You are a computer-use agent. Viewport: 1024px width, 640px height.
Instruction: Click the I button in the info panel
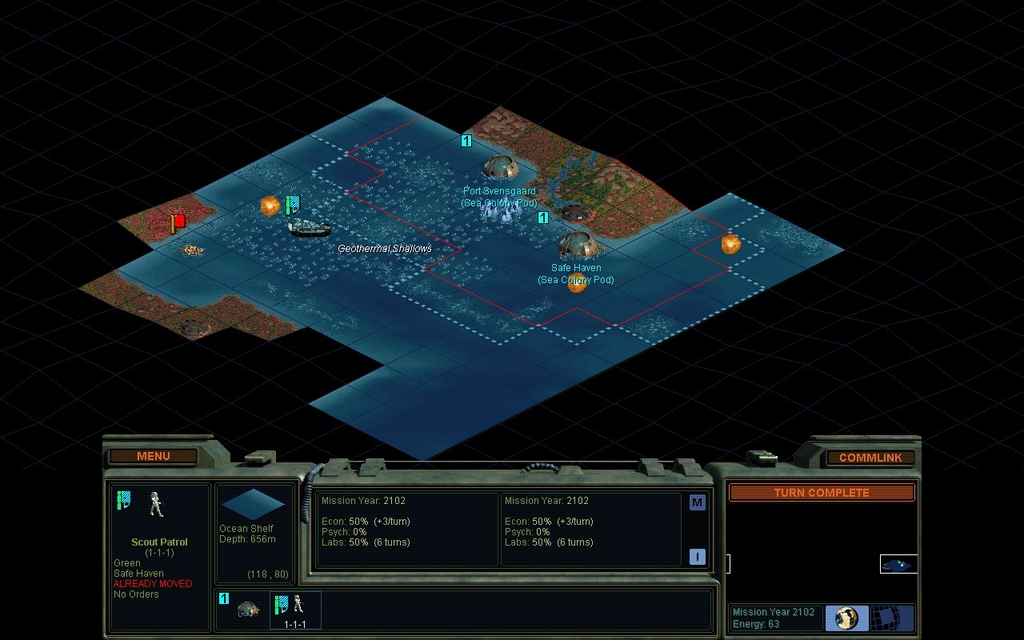coord(697,557)
